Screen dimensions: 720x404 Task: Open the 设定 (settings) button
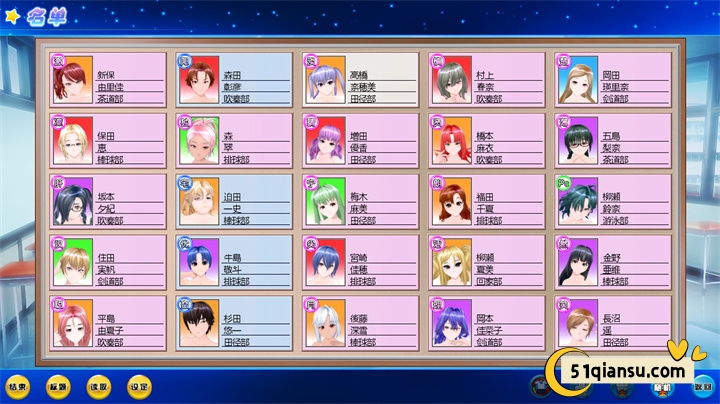tap(138, 385)
